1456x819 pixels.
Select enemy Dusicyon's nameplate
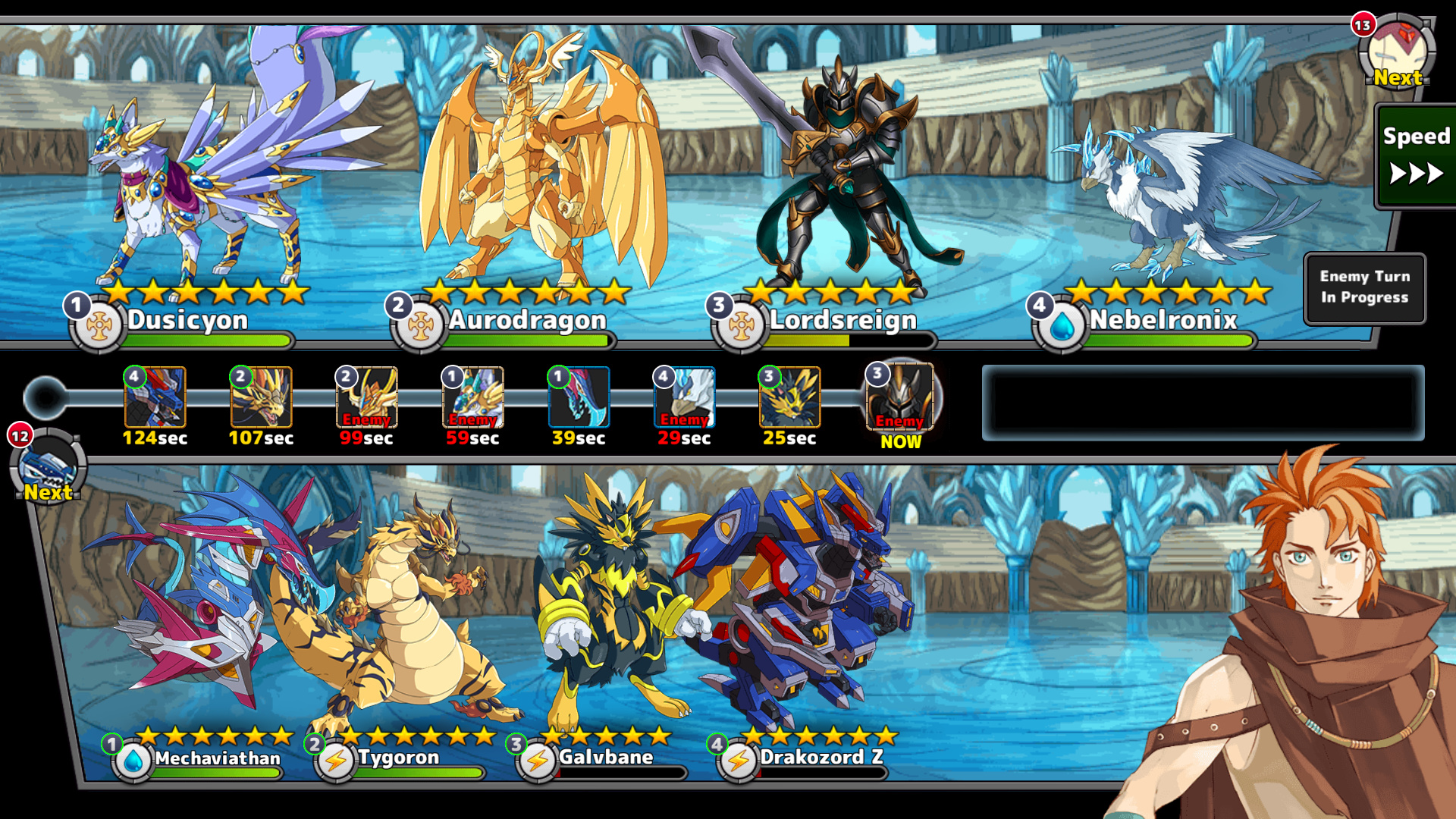(187, 321)
